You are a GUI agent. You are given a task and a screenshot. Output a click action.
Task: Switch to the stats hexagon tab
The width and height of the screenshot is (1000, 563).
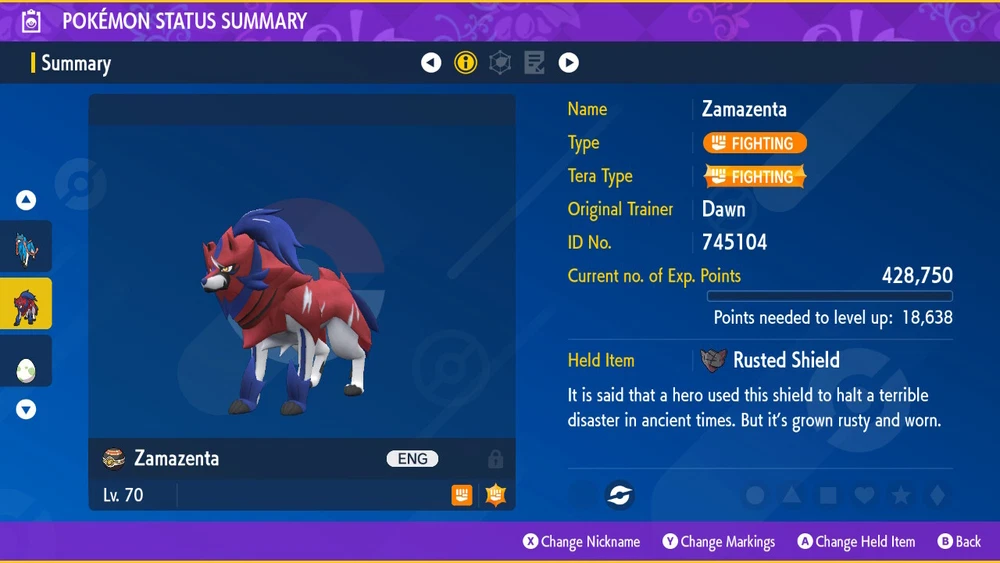[x=500, y=63]
